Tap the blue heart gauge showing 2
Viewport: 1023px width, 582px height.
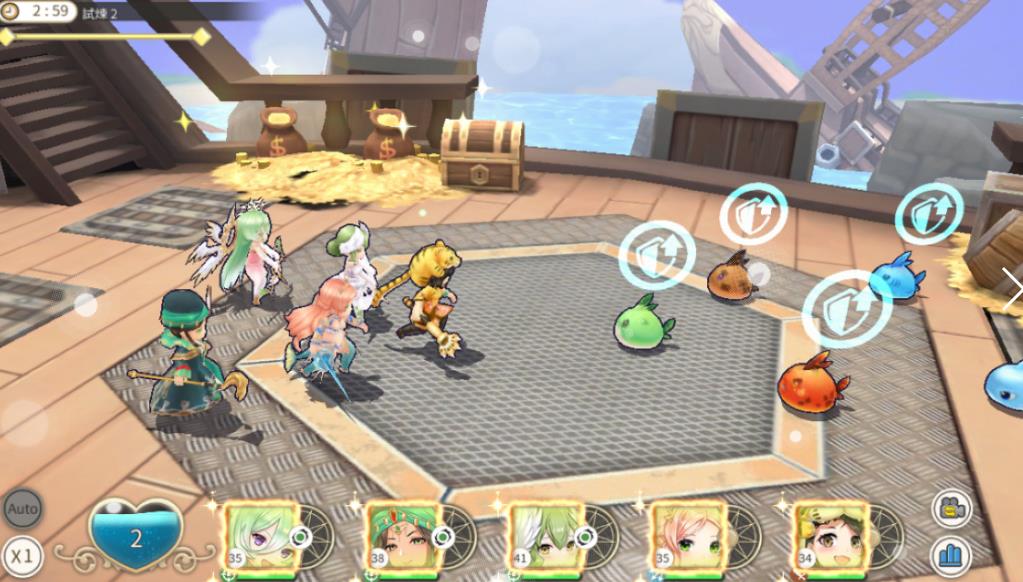(x=136, y=537)
